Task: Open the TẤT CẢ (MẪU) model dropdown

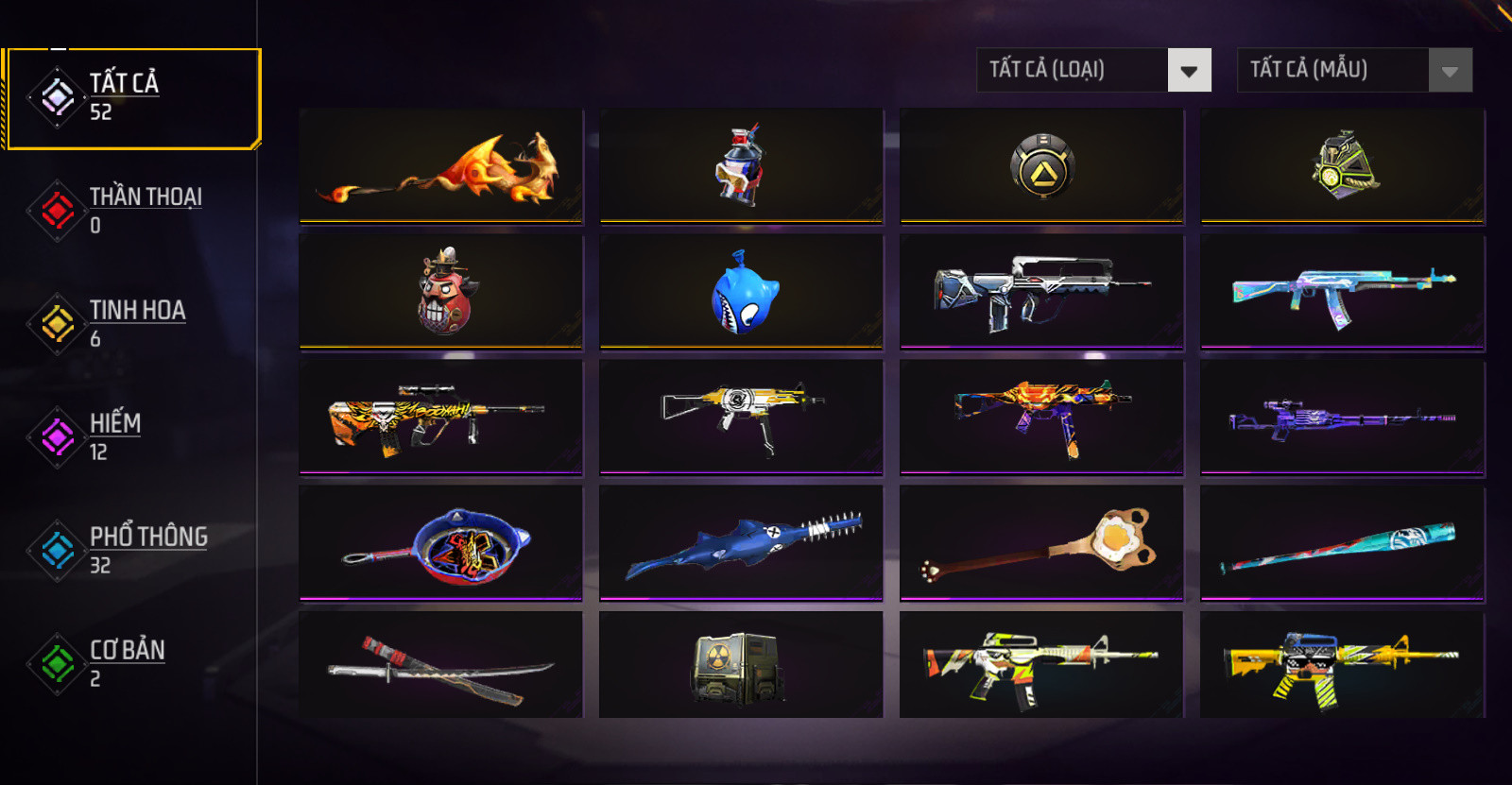Action: tap(1354, 70)
